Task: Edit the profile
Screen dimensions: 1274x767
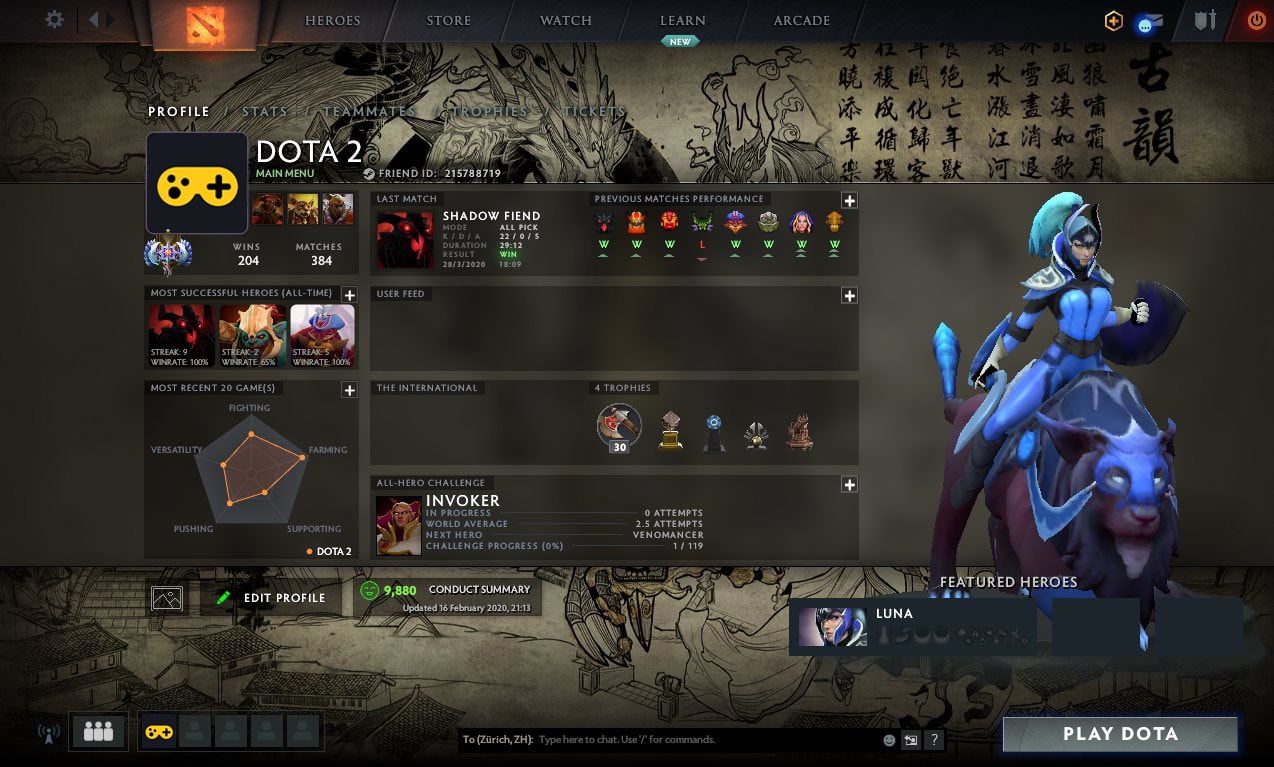Action: 272,598
